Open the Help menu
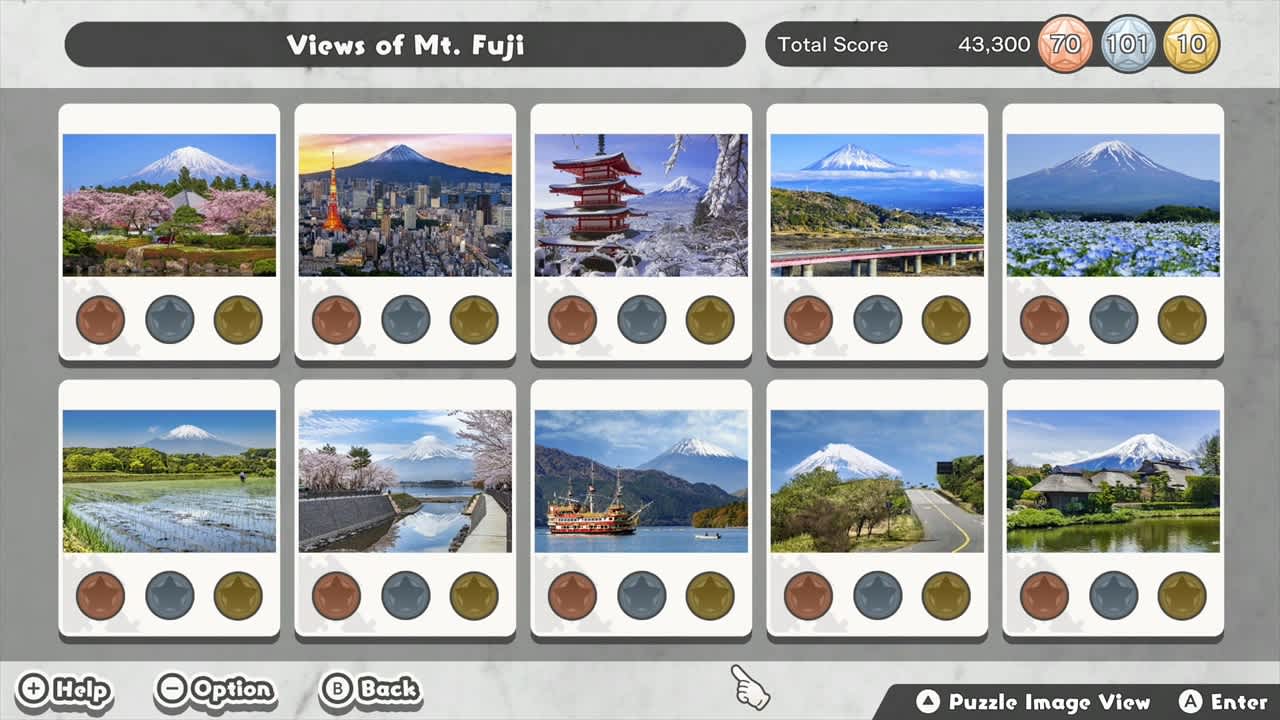Screen dimensions: 1280x720 point(65,689)
